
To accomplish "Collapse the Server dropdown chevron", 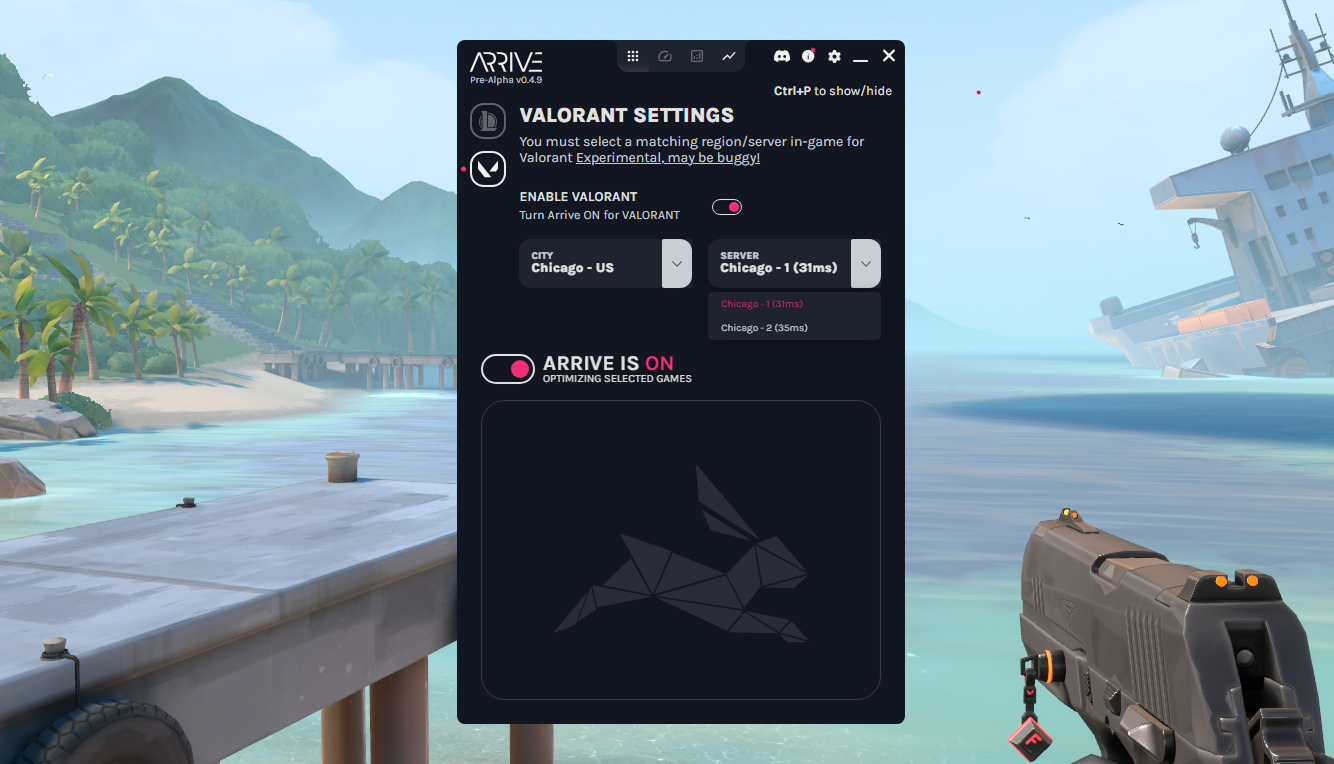I will pyautogui.click(x=865, y=263).
